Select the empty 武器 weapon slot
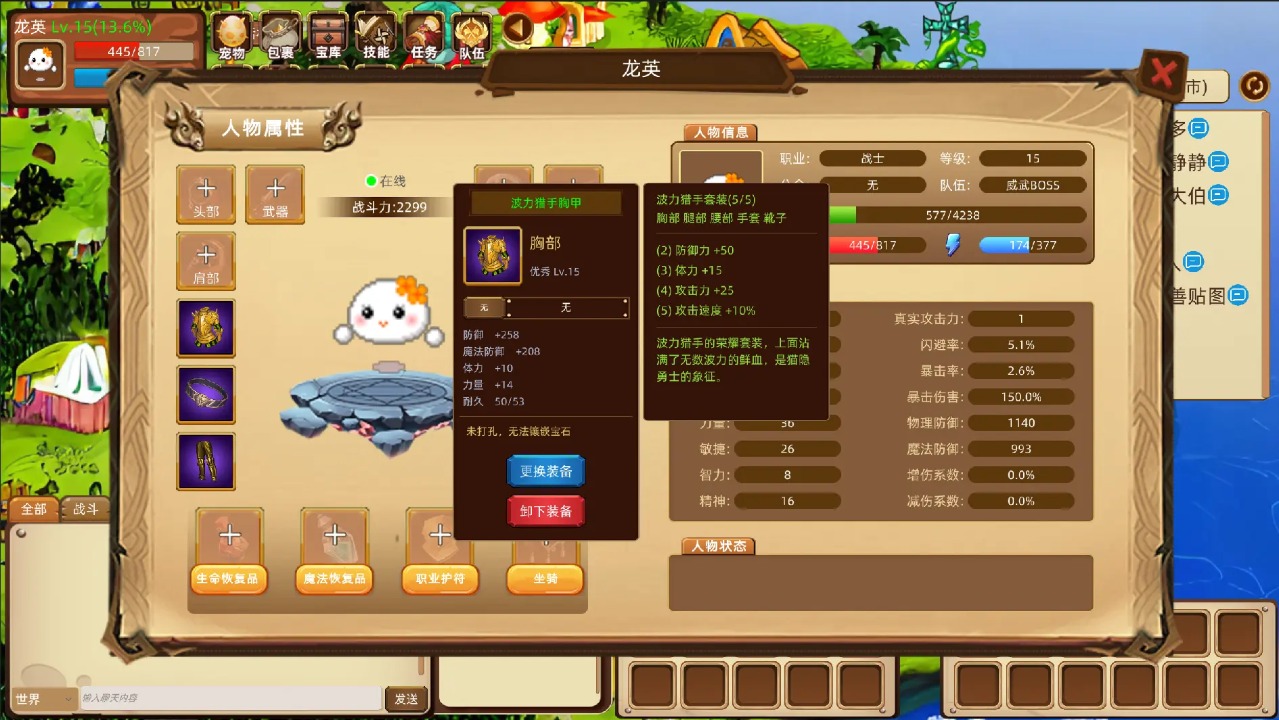This screenshot has height=720, width=1279. 275,194
